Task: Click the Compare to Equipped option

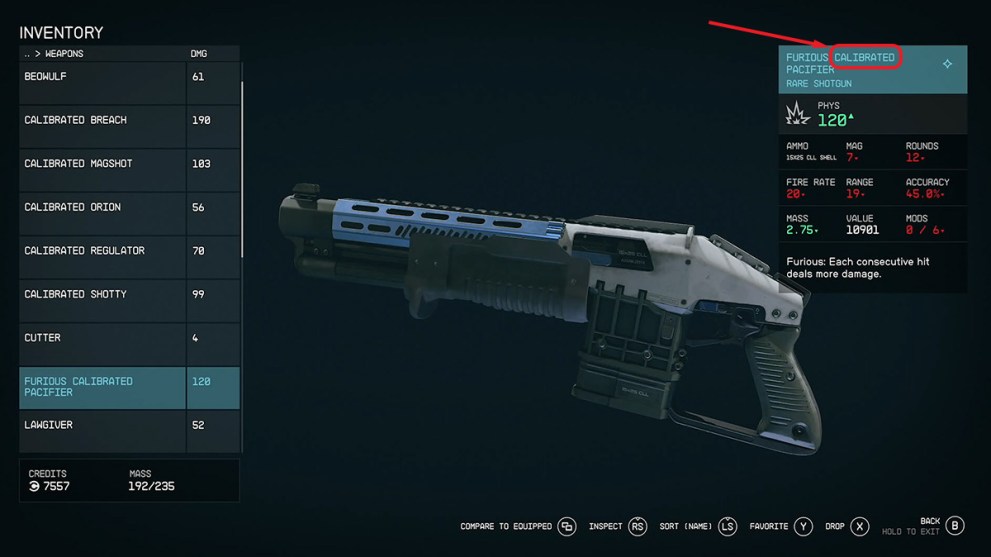Action: point(518,527)
